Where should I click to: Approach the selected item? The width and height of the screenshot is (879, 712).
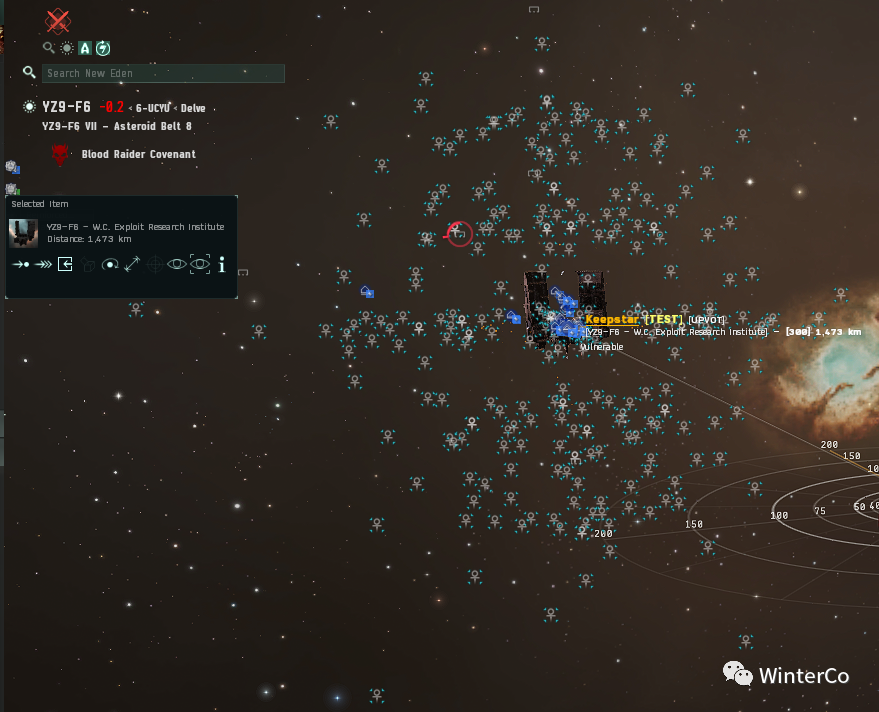click(20, 264)
